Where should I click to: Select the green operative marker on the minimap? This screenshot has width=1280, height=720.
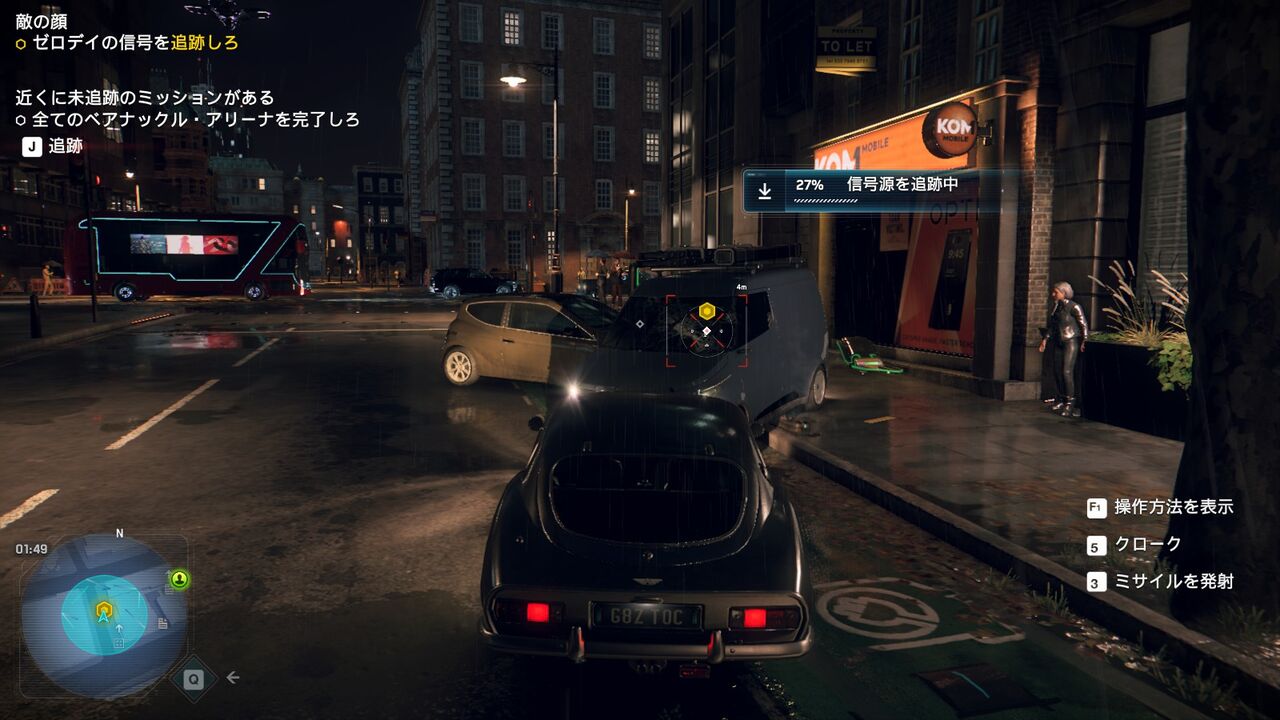179,579
